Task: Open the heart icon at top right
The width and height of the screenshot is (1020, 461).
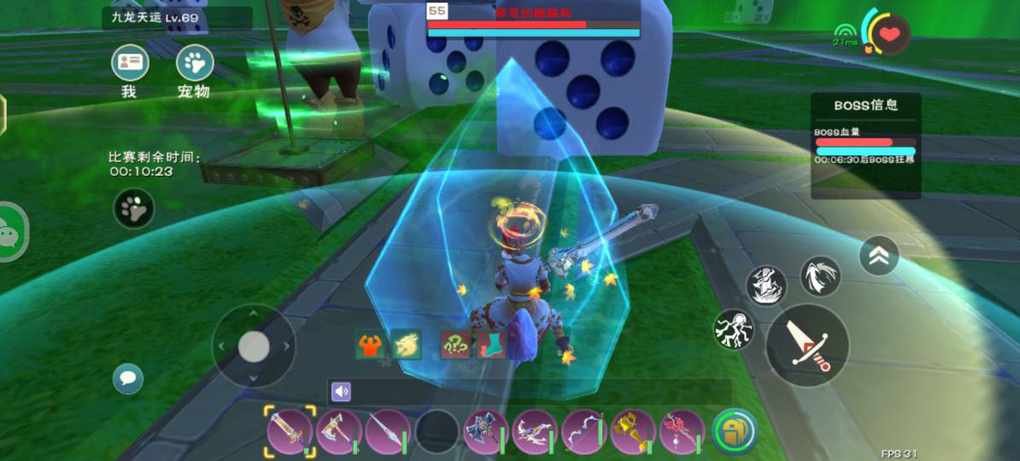Action: [x=889, y=35]
